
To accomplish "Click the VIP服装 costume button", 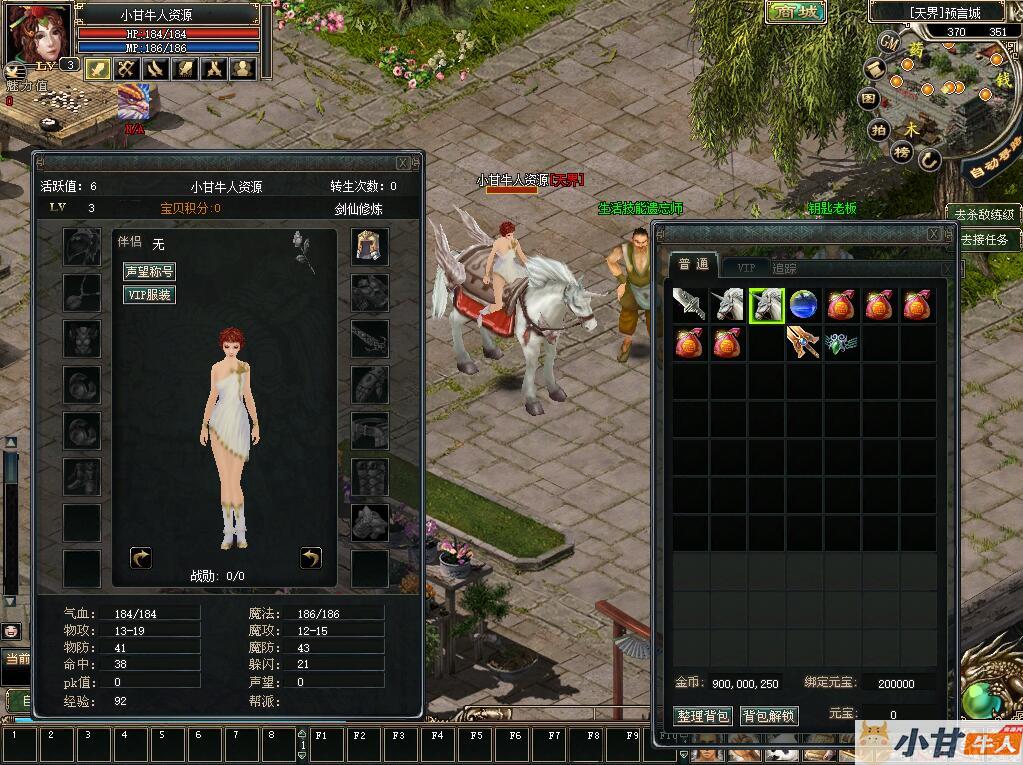I will 149,295.
